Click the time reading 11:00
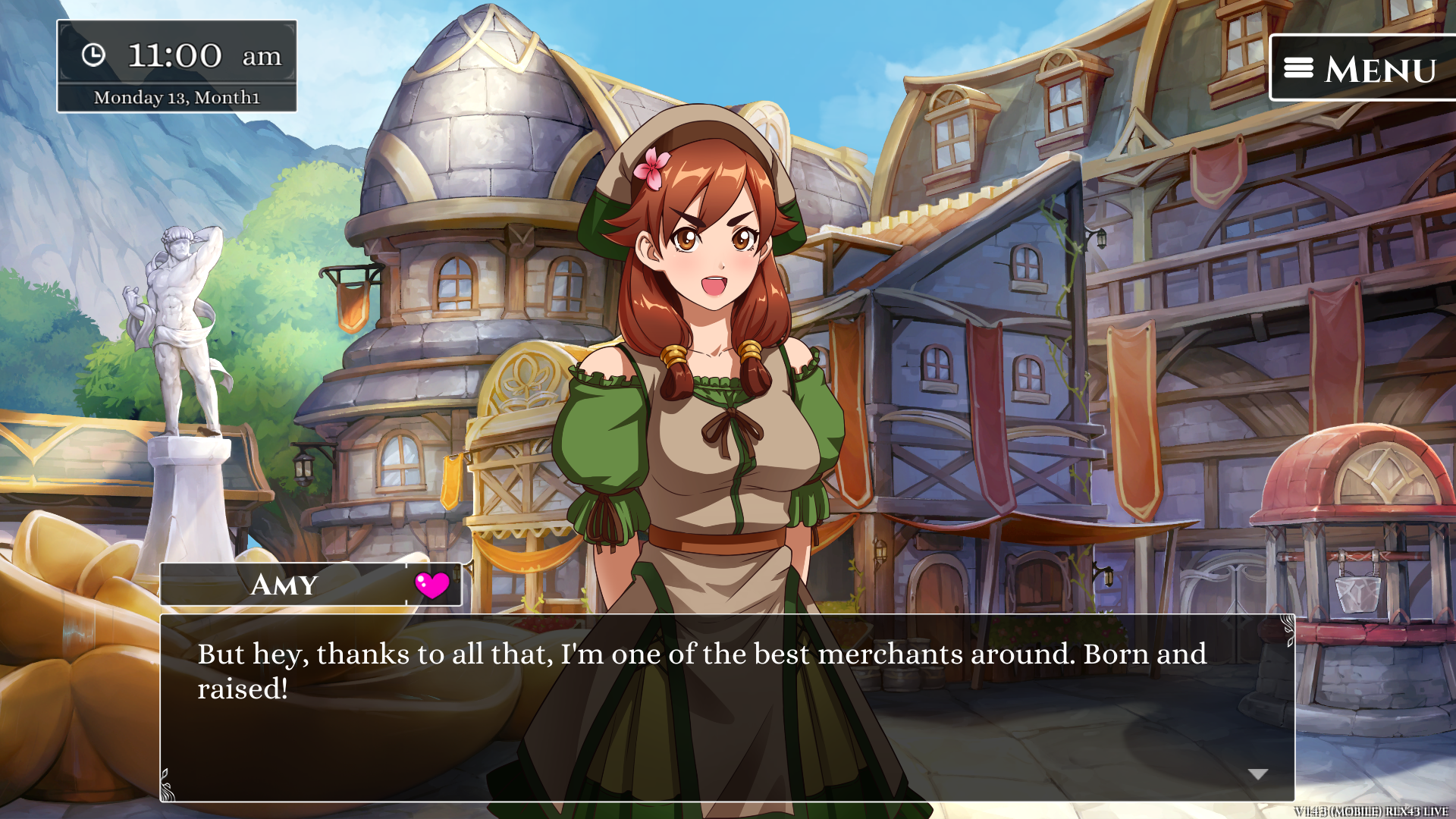 click(x=173, y=55)
